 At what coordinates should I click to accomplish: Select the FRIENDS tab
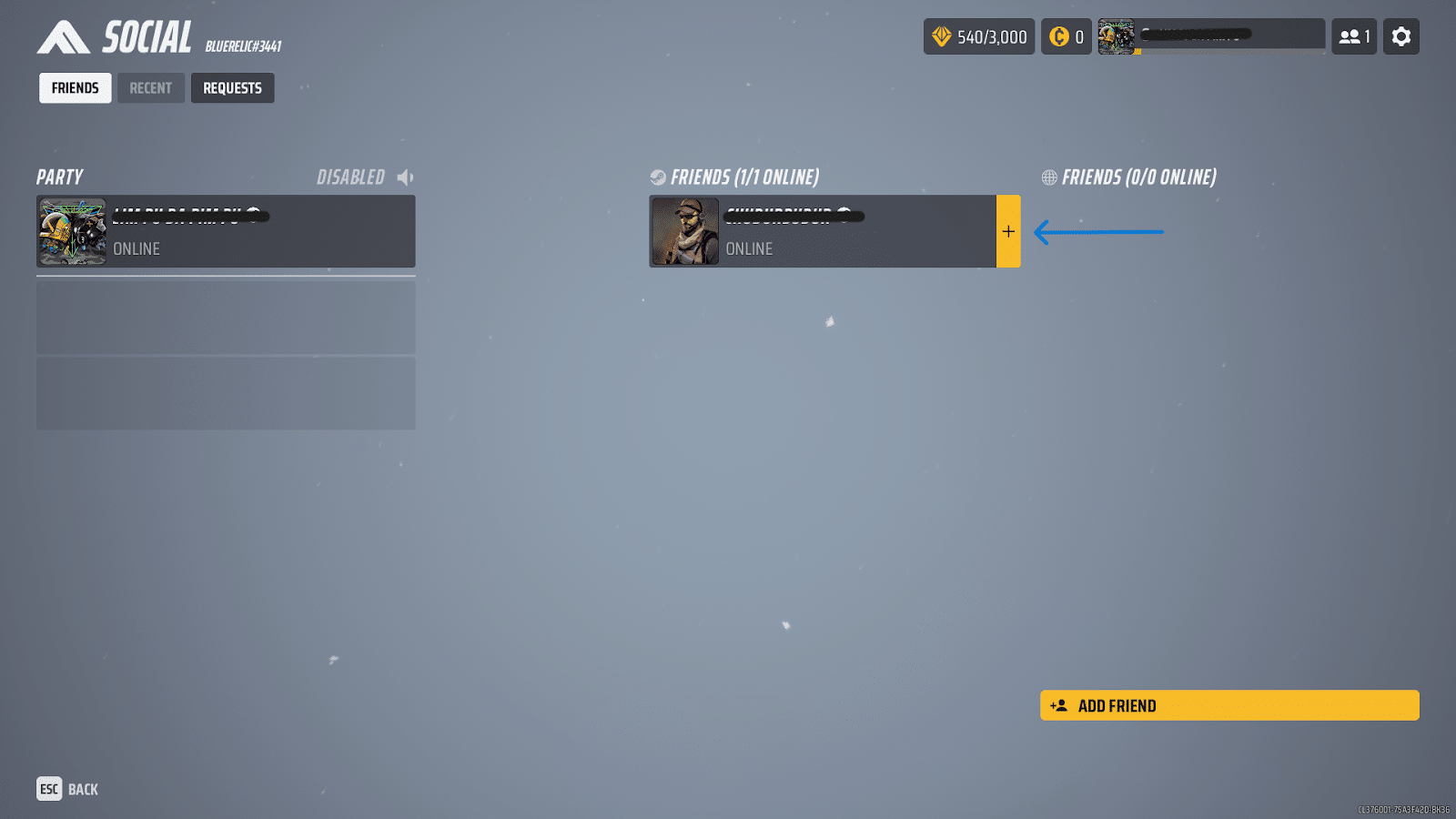pos(75,87)
